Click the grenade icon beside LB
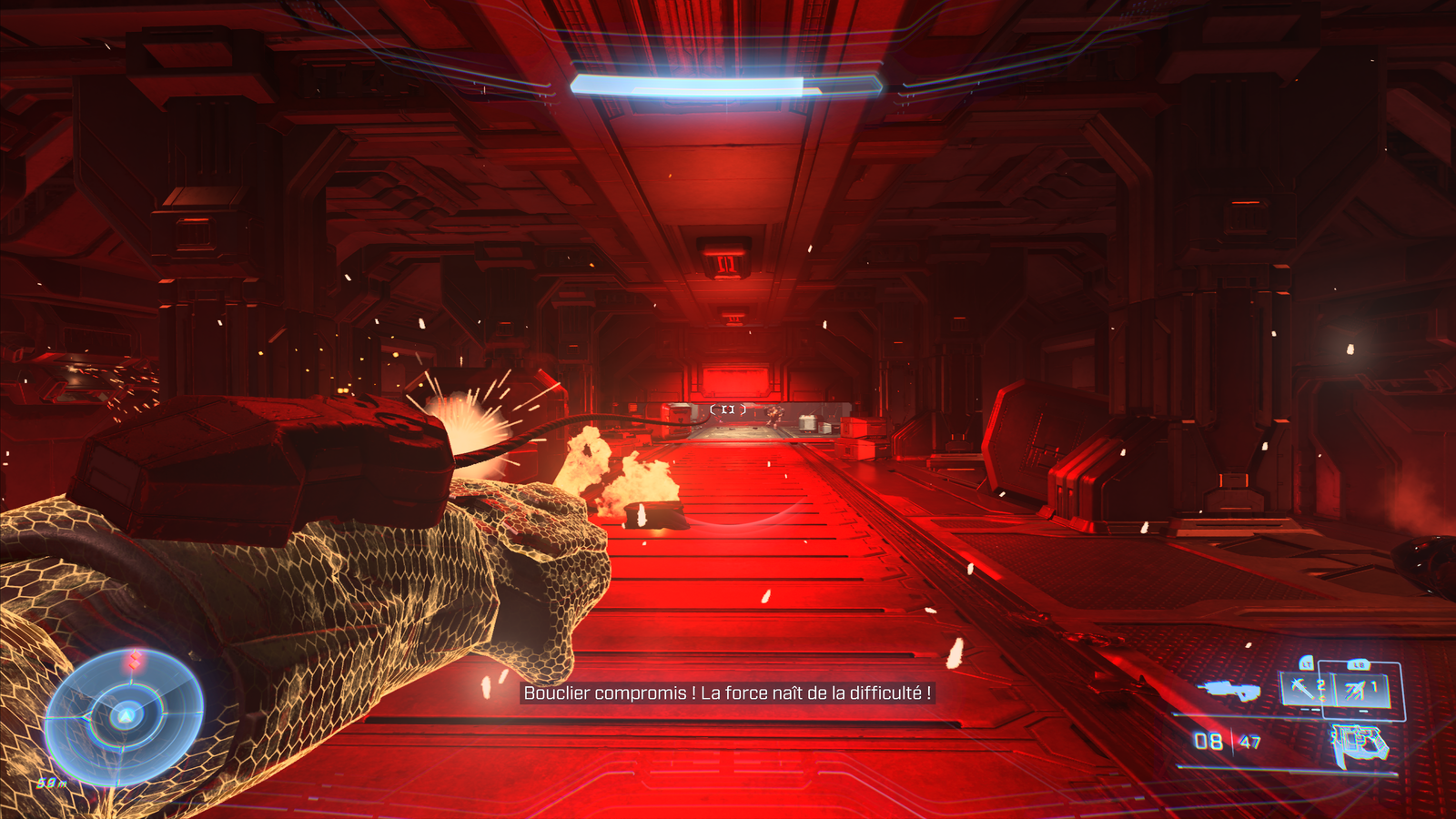This screenshot has width=1456, height=819. tap(1354, 690)
